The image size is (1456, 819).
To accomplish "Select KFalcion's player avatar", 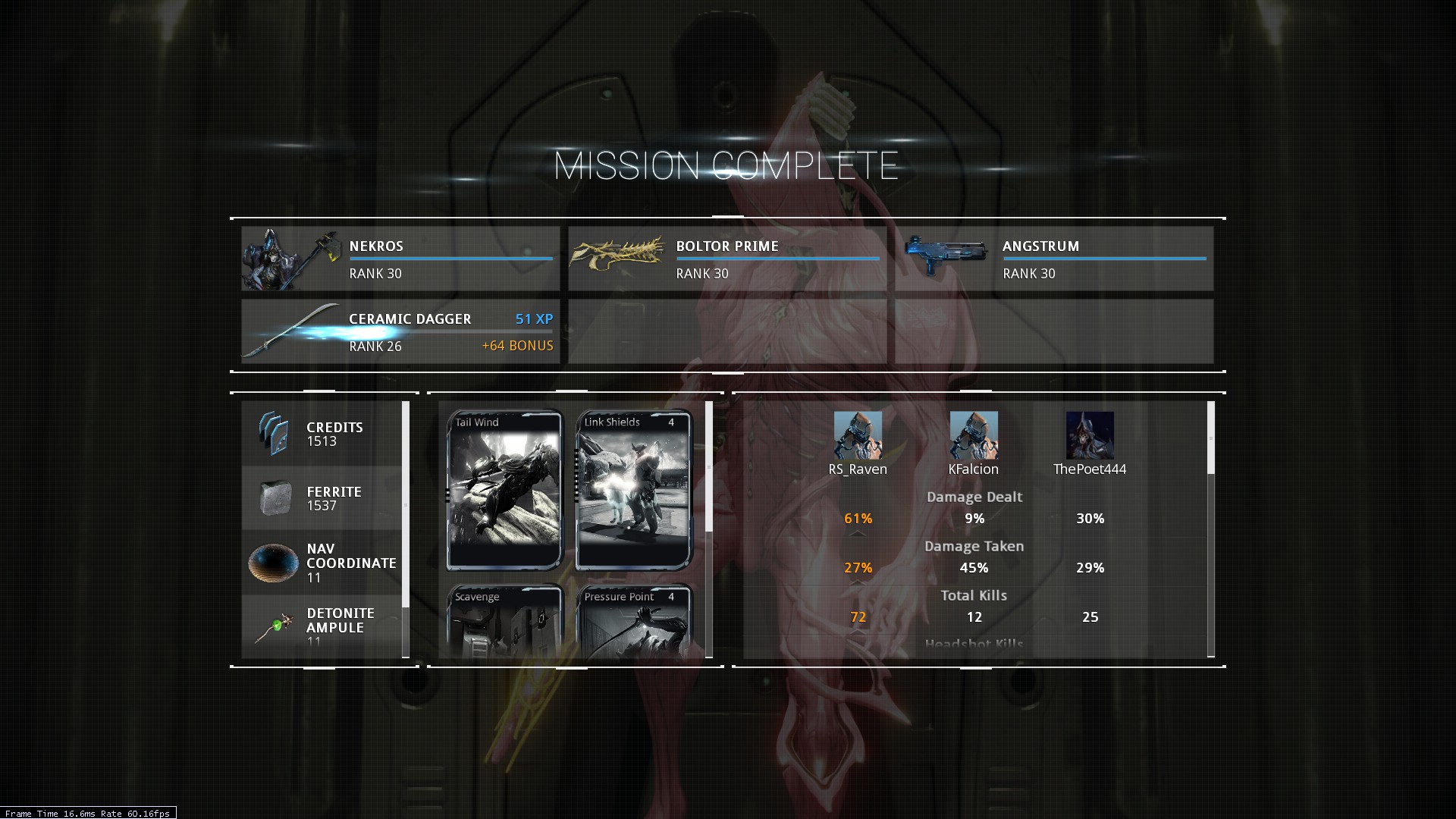I will coord(974,435).
